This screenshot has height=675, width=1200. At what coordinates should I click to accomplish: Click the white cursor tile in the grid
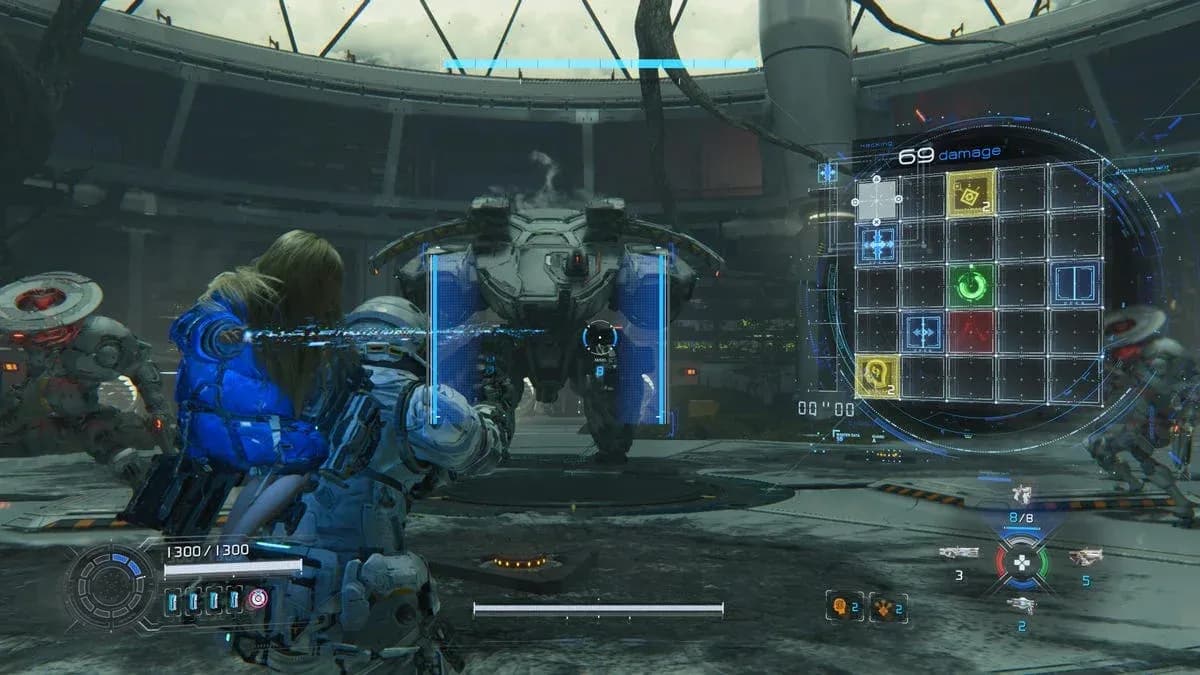click(877, 199)
